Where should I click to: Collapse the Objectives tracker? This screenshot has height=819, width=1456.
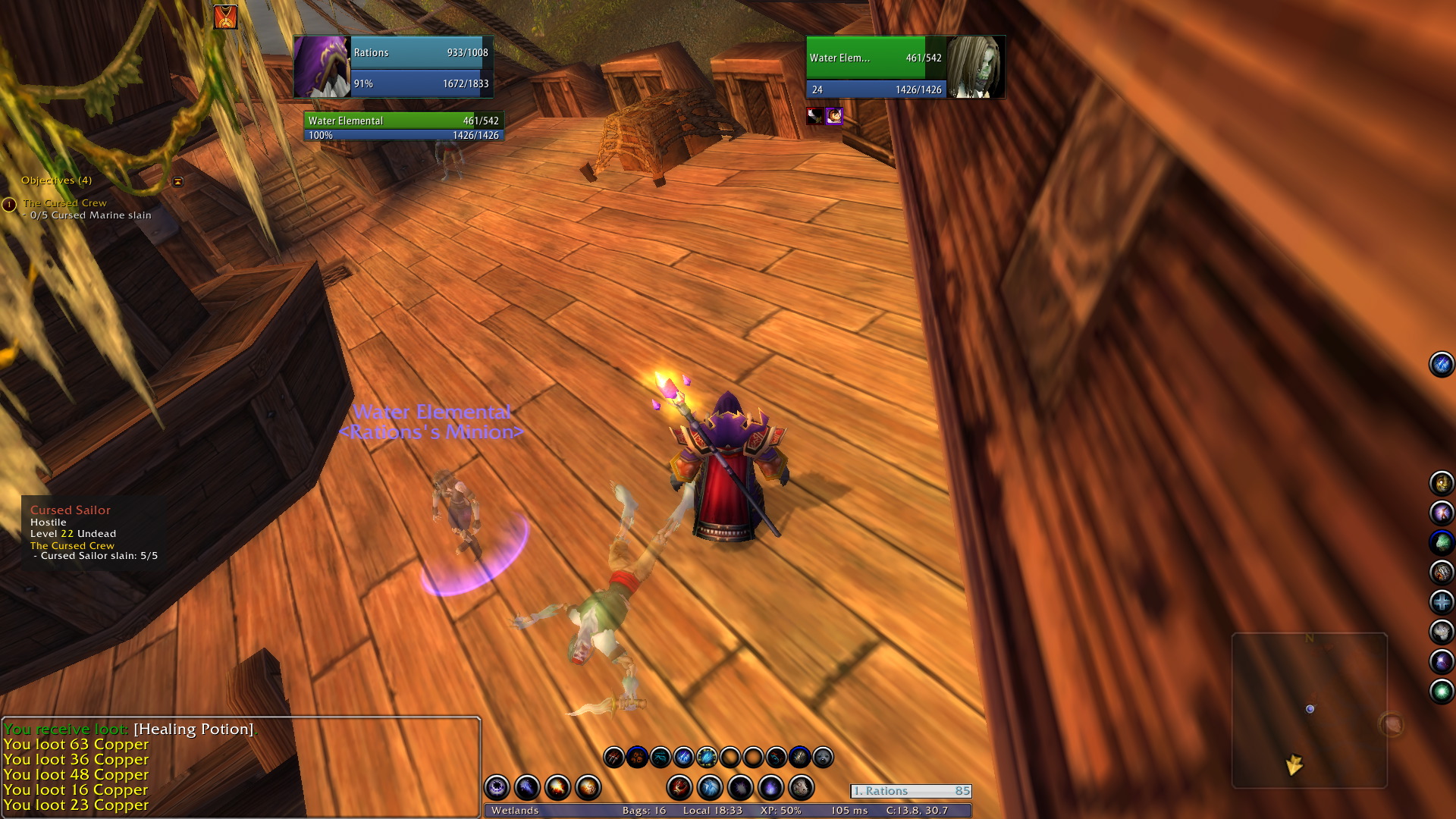(x=178, y=181)
